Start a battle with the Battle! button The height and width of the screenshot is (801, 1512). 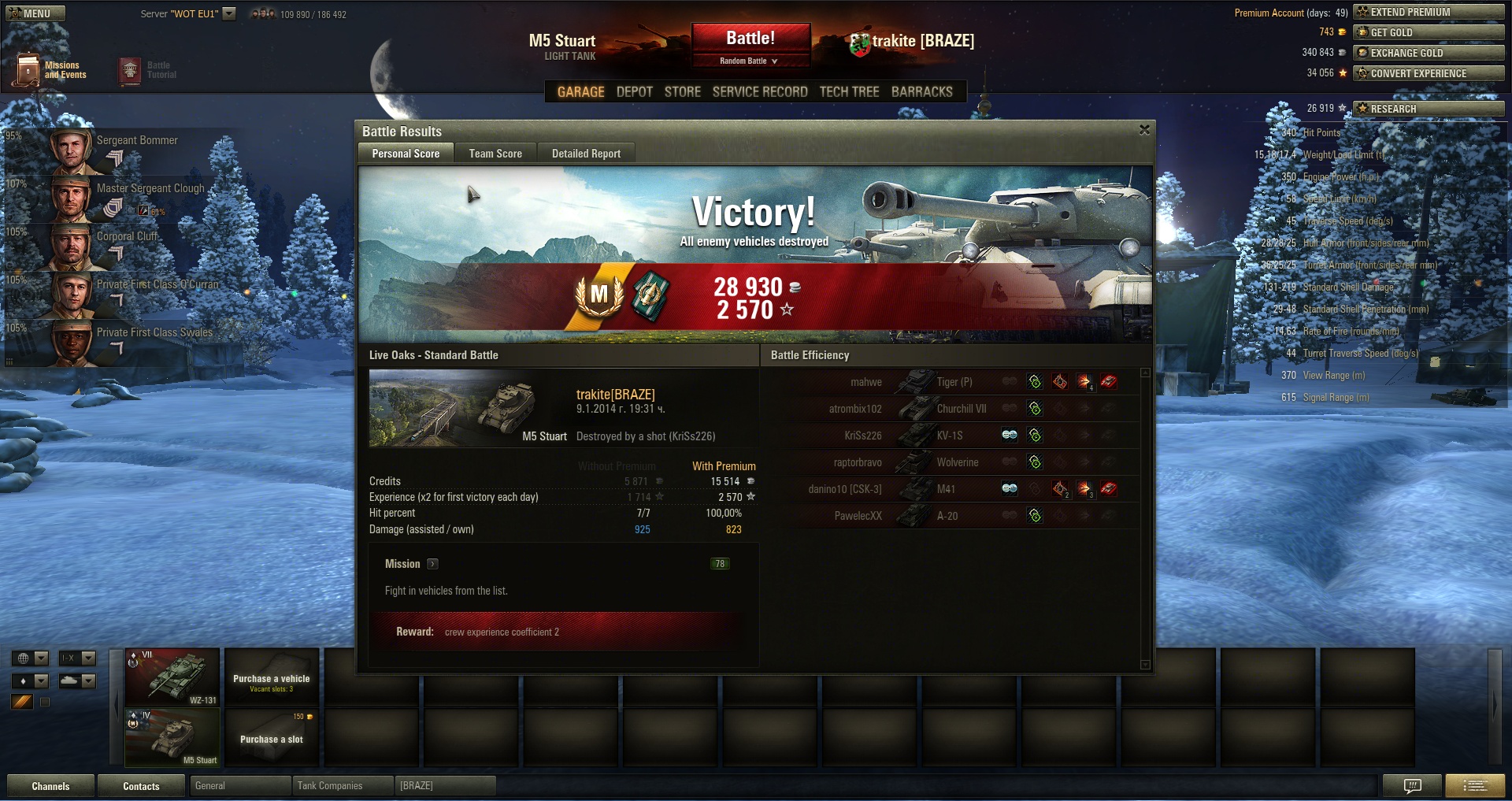pyautogui.click(x=750, y=39)
